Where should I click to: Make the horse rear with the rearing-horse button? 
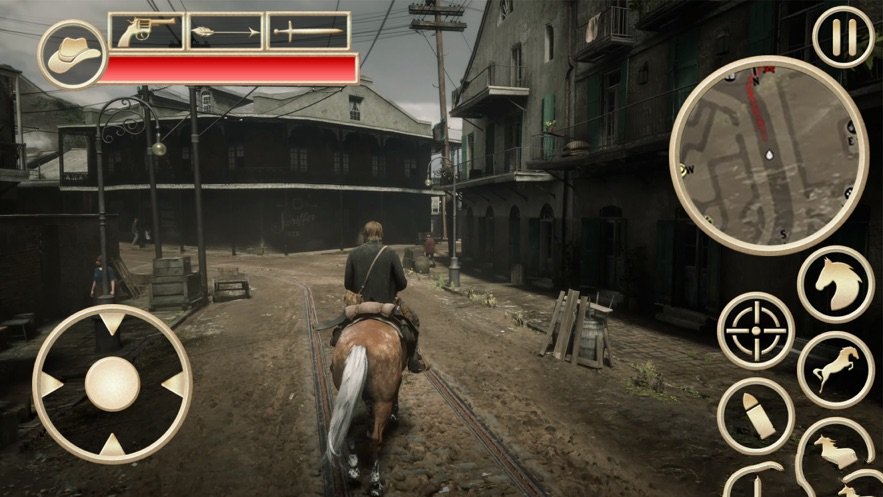tap(836, 370)
